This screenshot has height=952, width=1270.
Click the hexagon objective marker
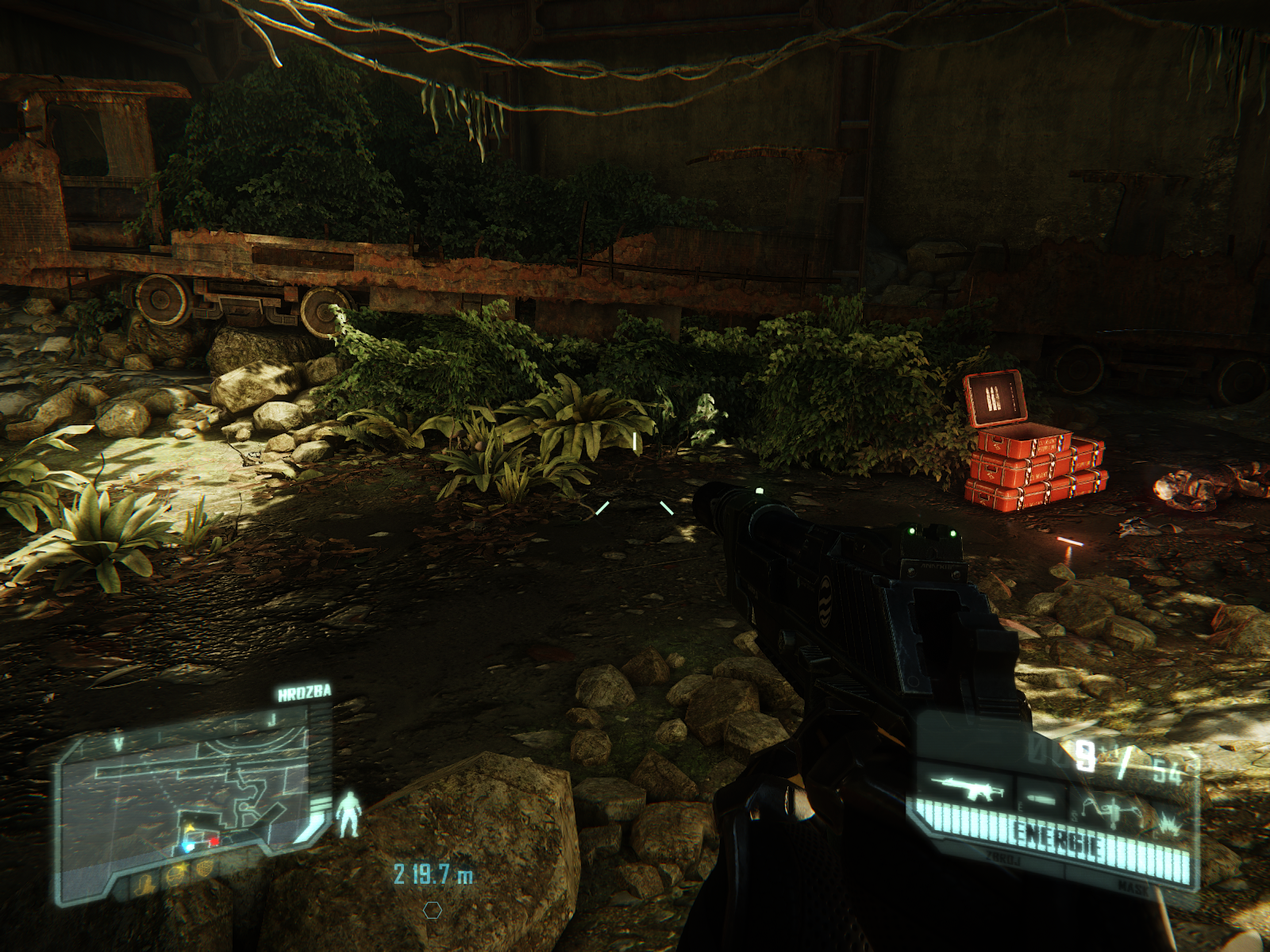click(433, 910)
